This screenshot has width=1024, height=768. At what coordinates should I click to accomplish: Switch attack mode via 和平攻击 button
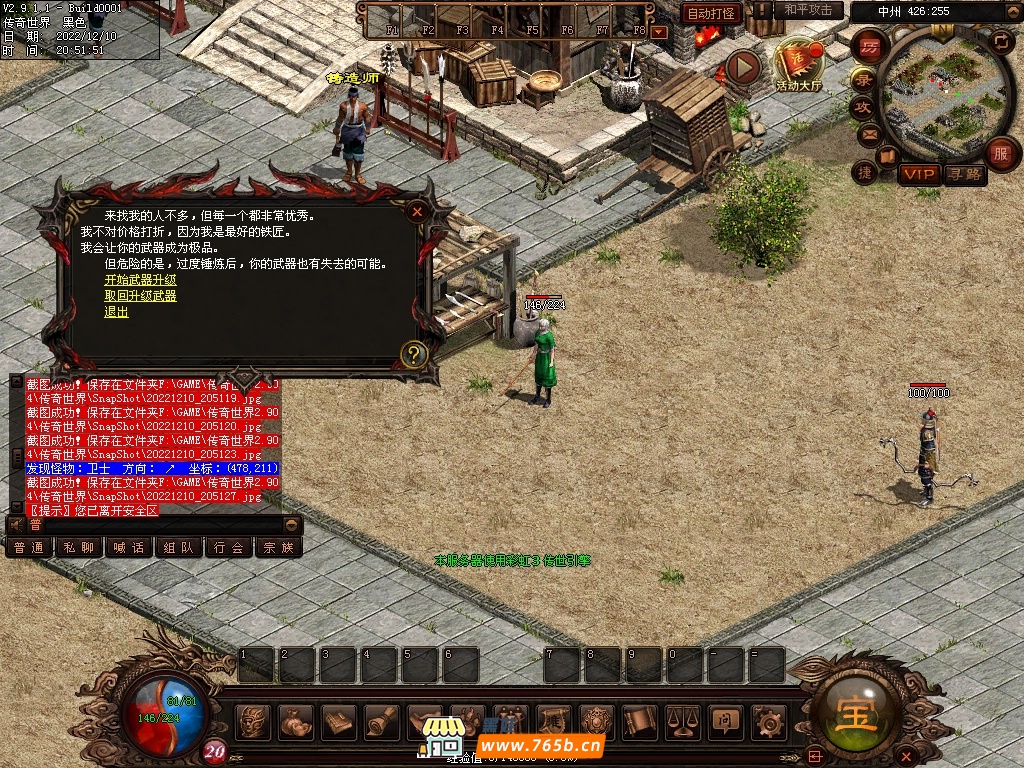808,10
